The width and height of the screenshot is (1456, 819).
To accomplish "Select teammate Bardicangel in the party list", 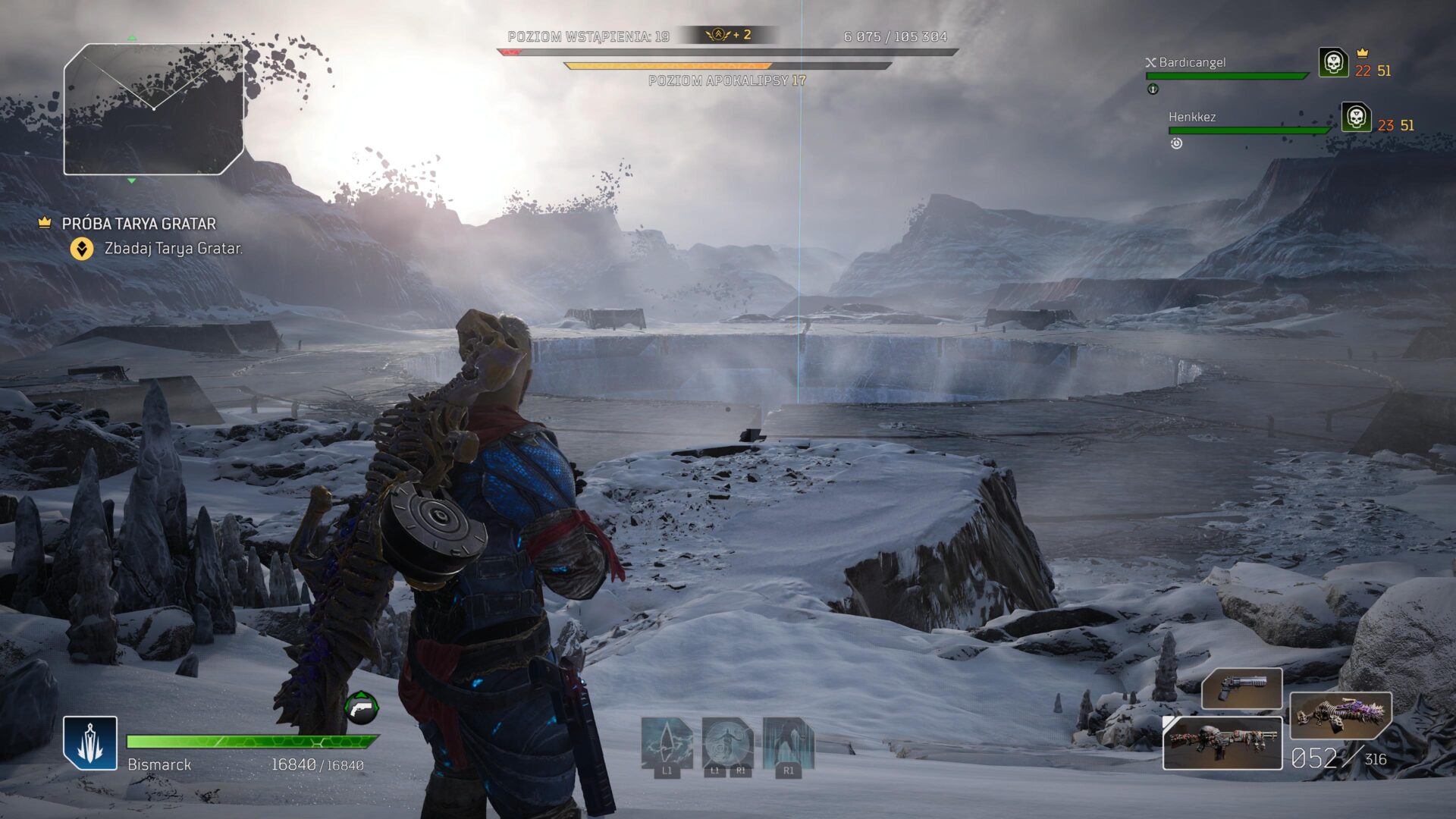I will [x=1191, y=63].
